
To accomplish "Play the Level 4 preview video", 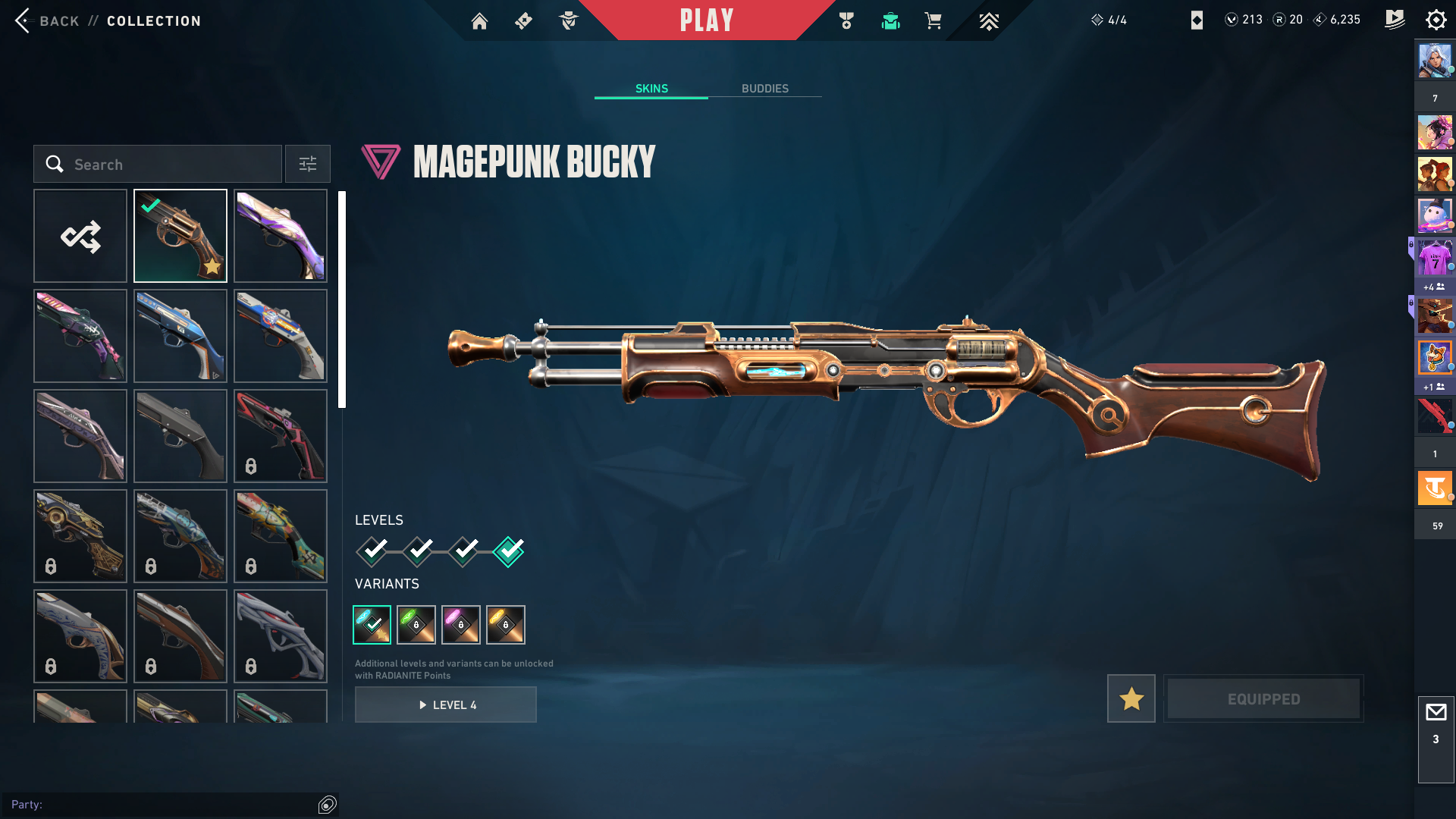I will point(446,705).
